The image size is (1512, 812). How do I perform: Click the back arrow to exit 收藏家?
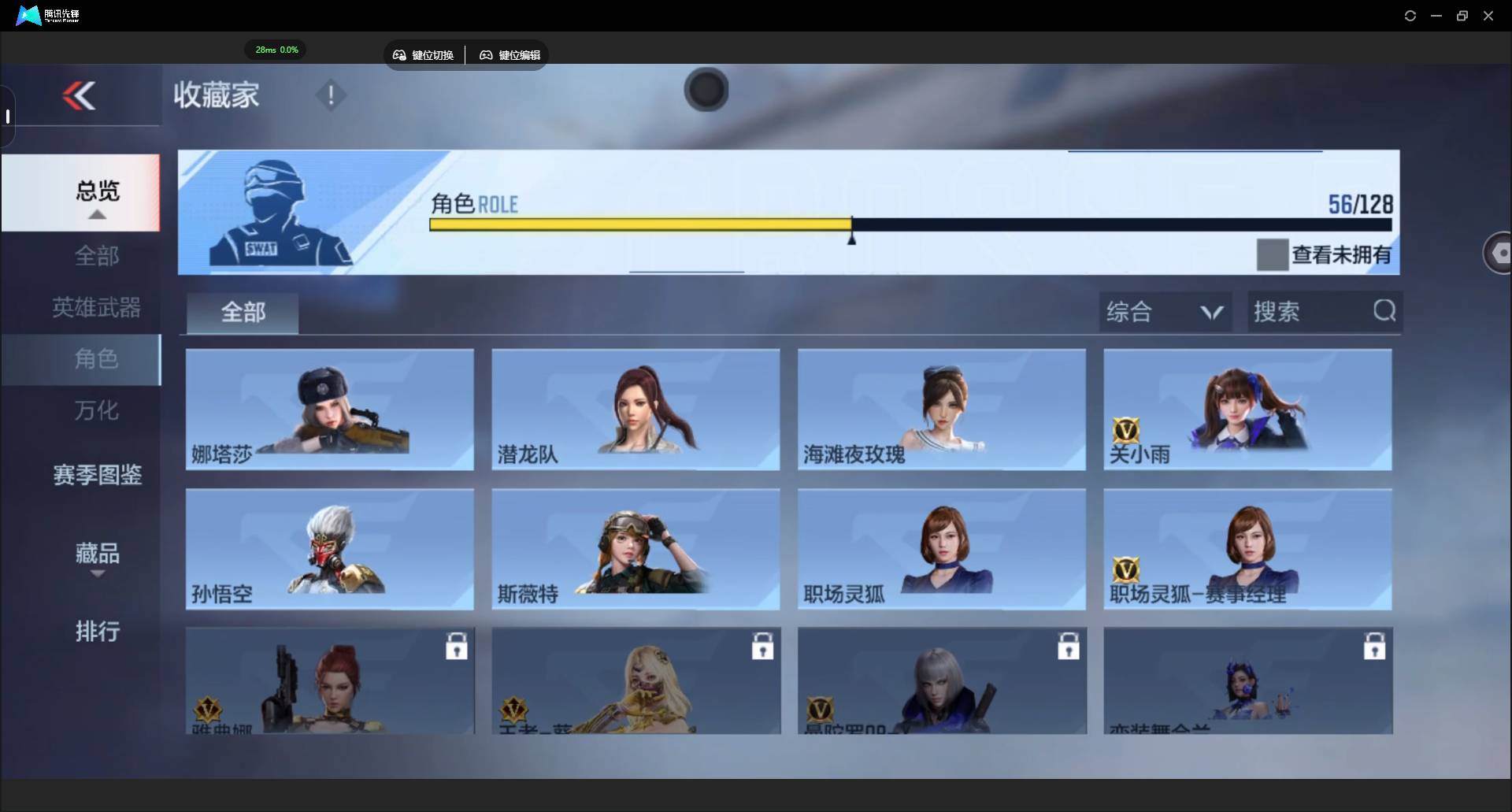coord(80,95)
